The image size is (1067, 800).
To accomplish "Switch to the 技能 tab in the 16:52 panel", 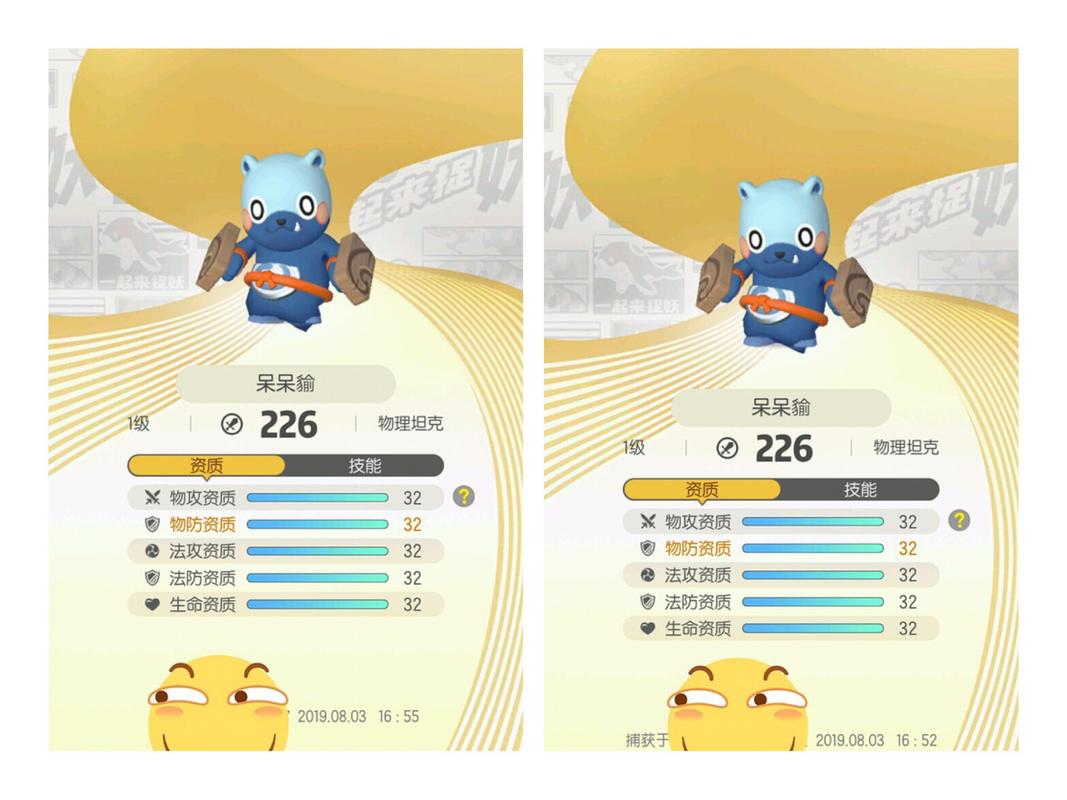I will 860,490.
